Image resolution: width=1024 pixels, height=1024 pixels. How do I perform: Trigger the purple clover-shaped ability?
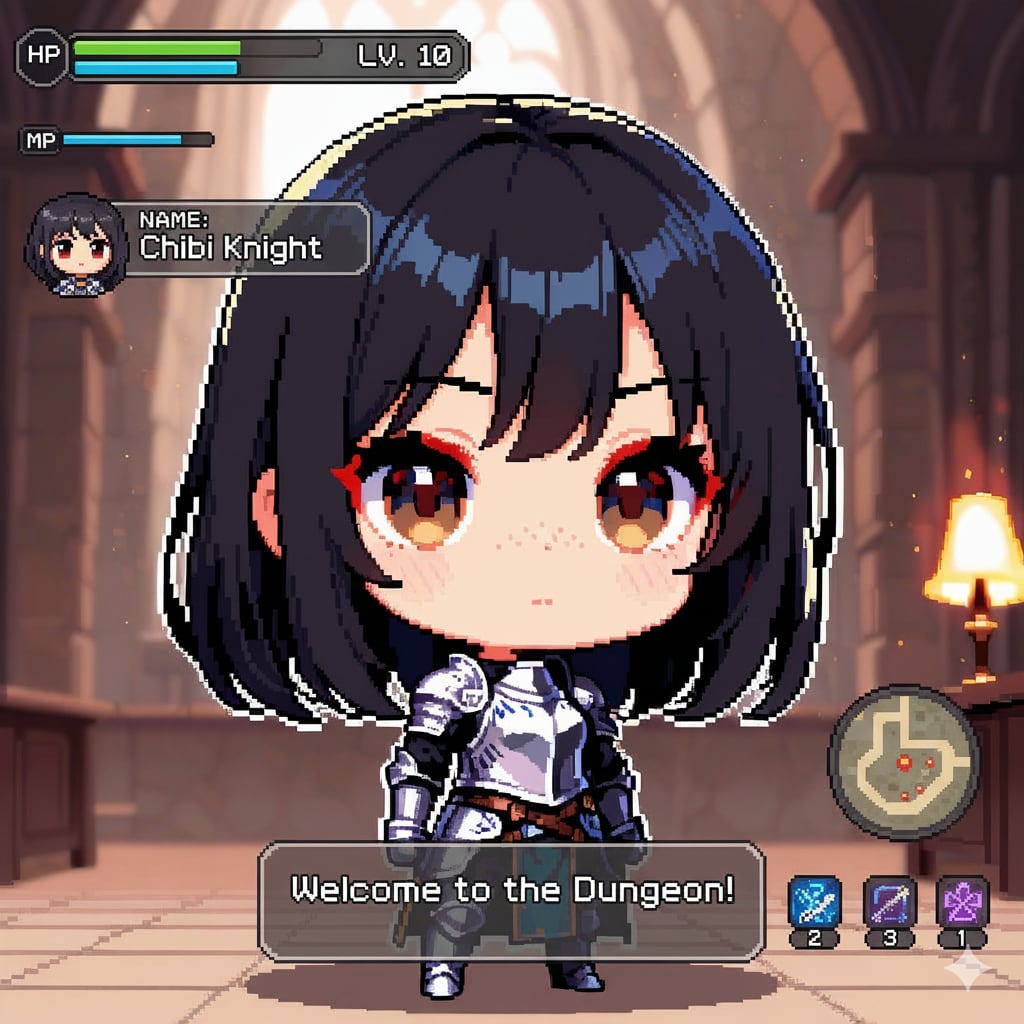pos(962,901)
